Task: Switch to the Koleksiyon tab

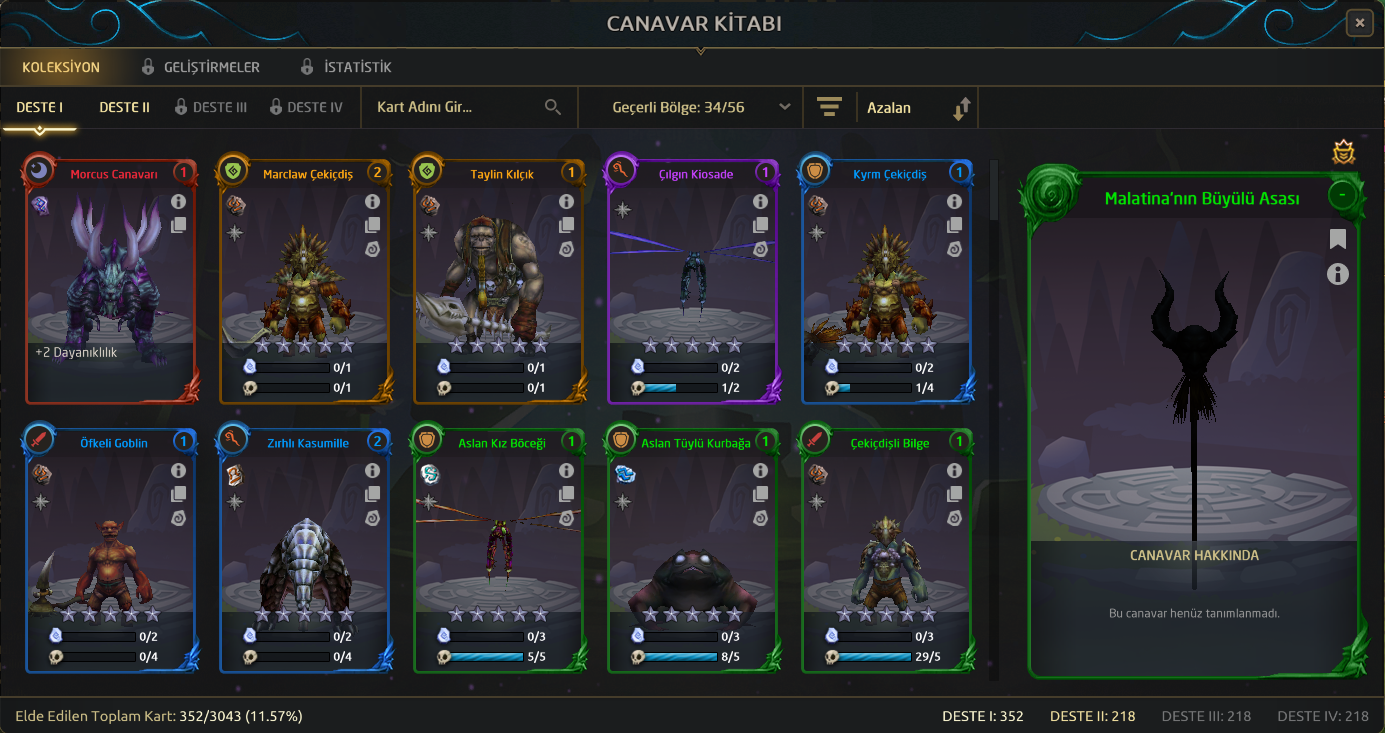Action: tap(61, 67)
